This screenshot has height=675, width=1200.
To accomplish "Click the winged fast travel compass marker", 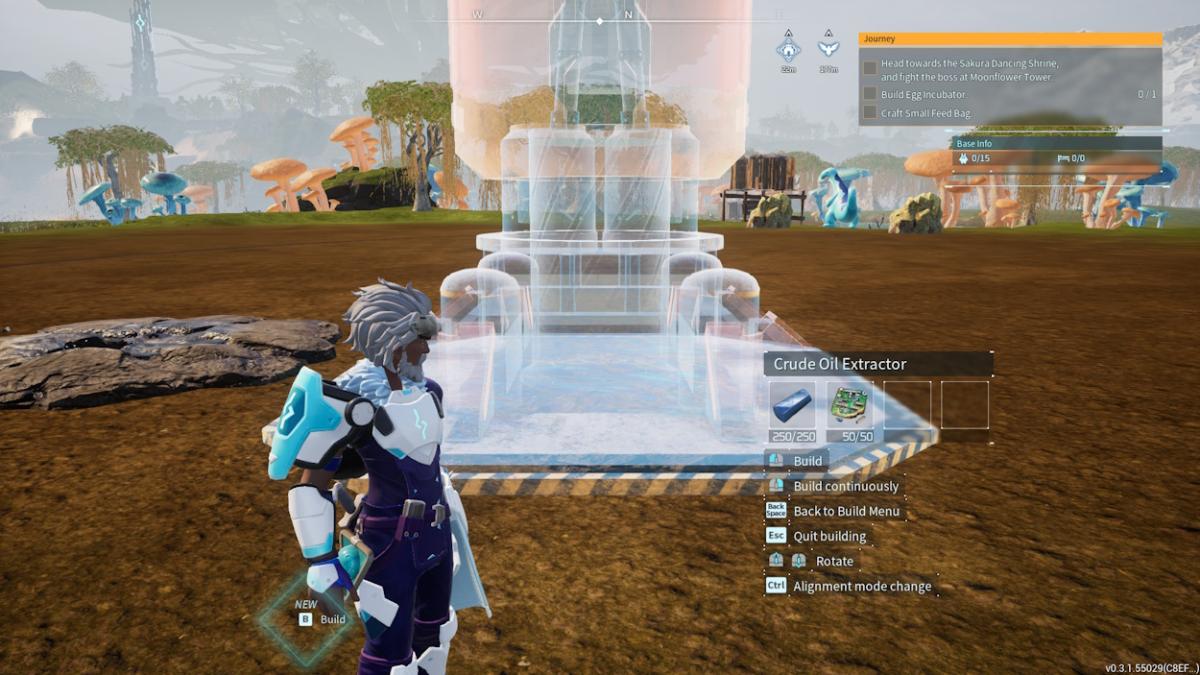I will (x=828, y=48).
